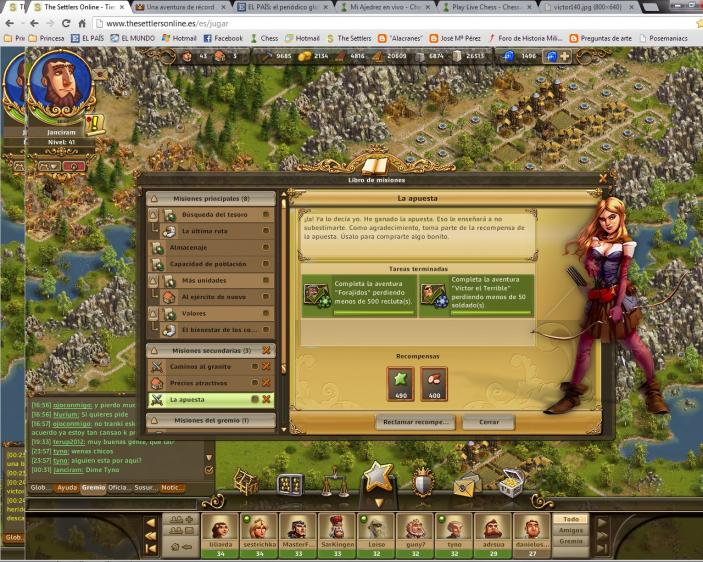Image resolution: width=703 pixels, height=562 pixels.
Task: Close the Libro de misiones window
Action: coord(602,179)
